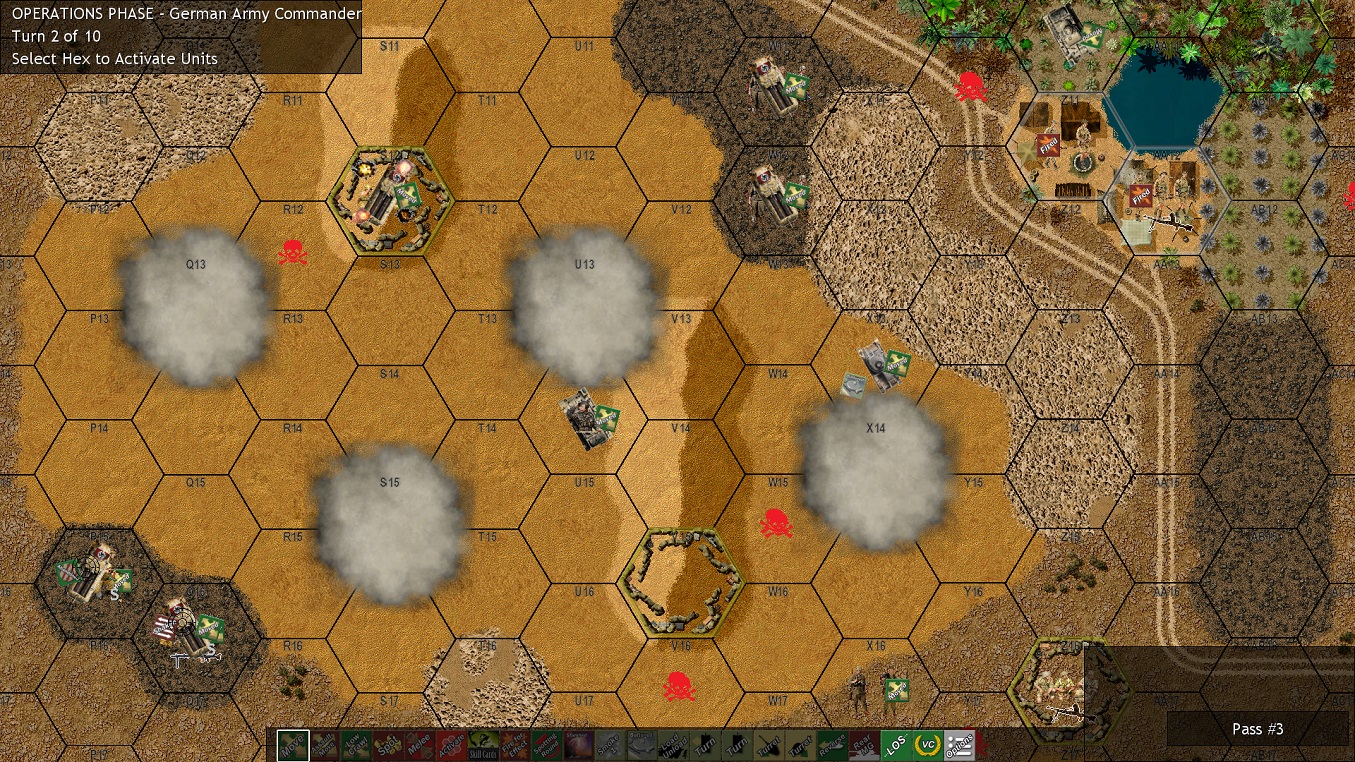Choose the Low Crawl order
This screenshot has height=762, width=1355.
pyautogui.click(x=356, y=744)
